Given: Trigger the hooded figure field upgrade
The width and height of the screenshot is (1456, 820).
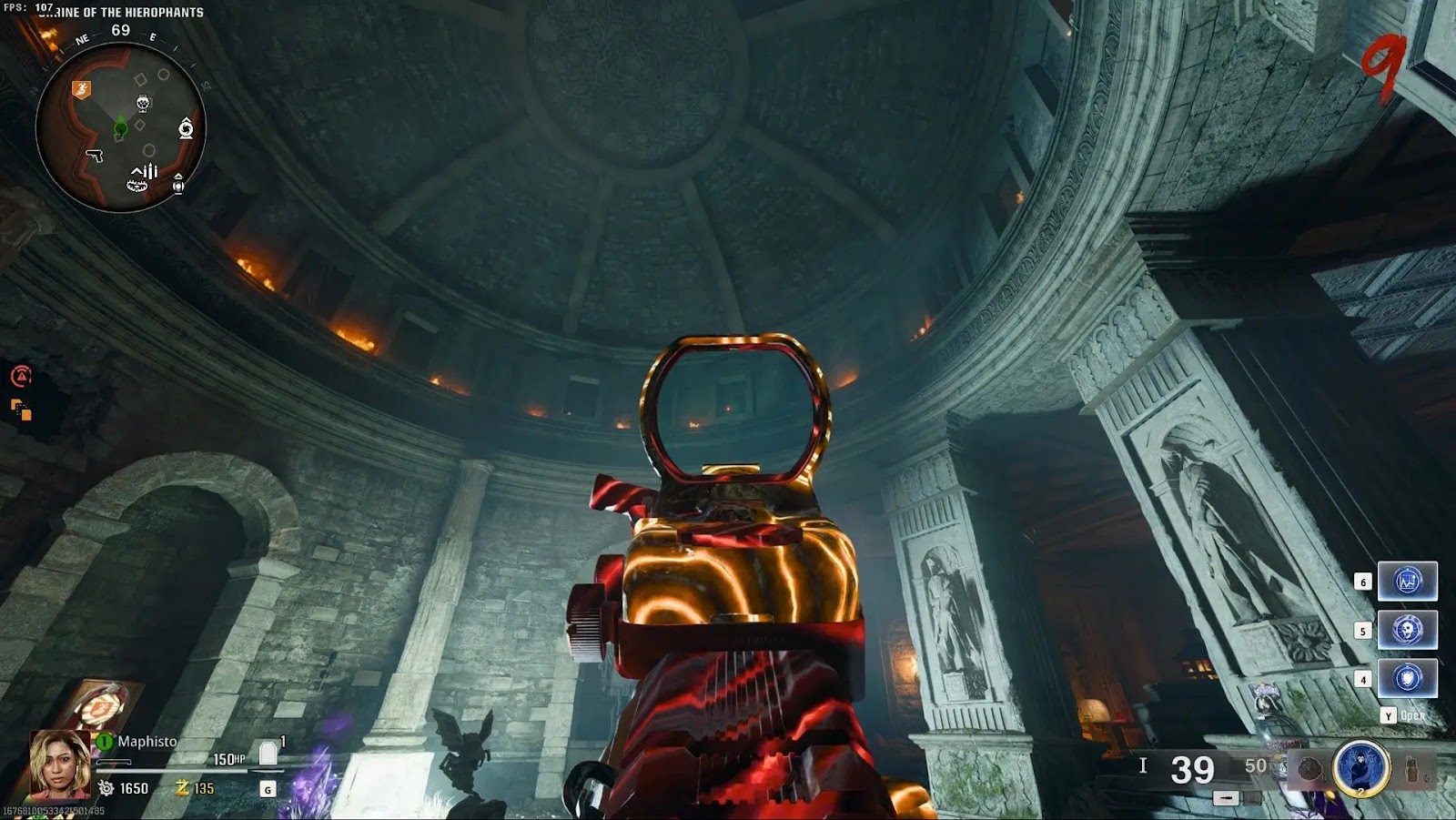Looking at the screenshot, I should (x=1361, y=768).
